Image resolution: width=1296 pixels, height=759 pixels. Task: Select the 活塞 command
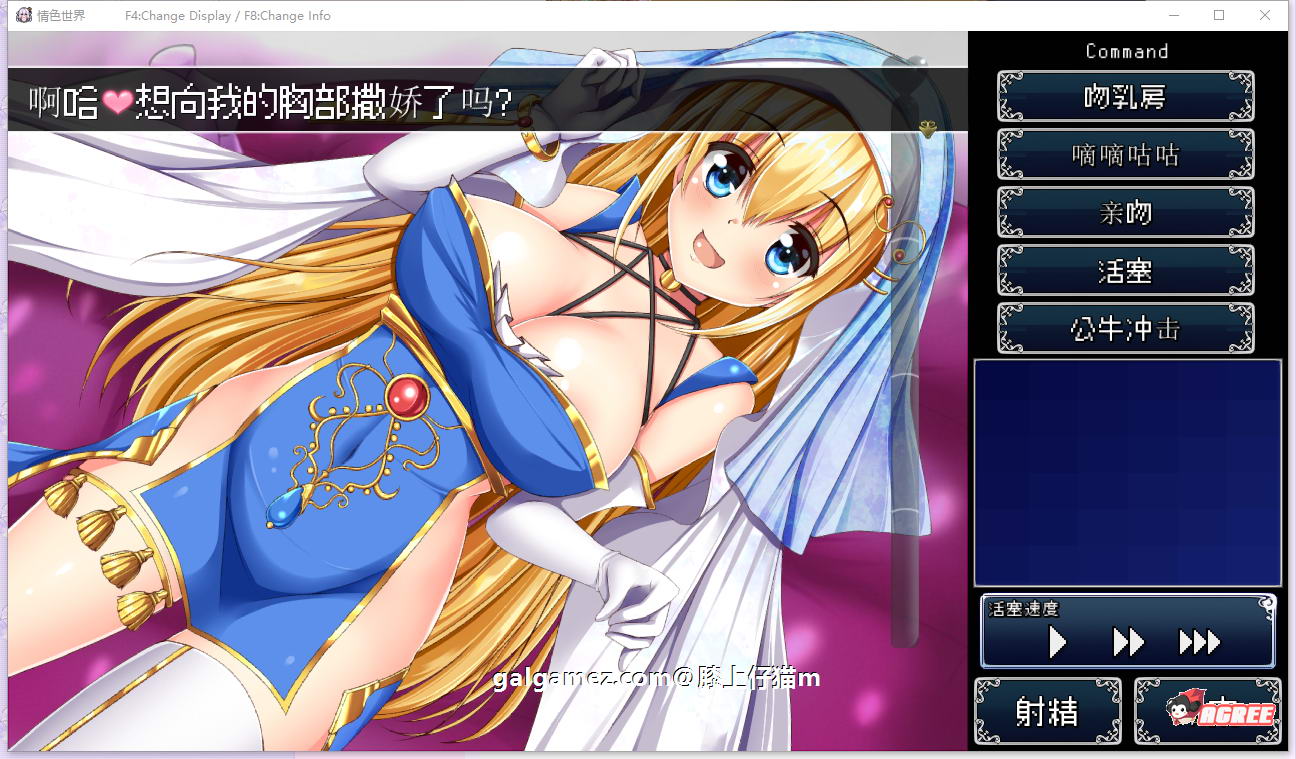(x=1125, y=270)
